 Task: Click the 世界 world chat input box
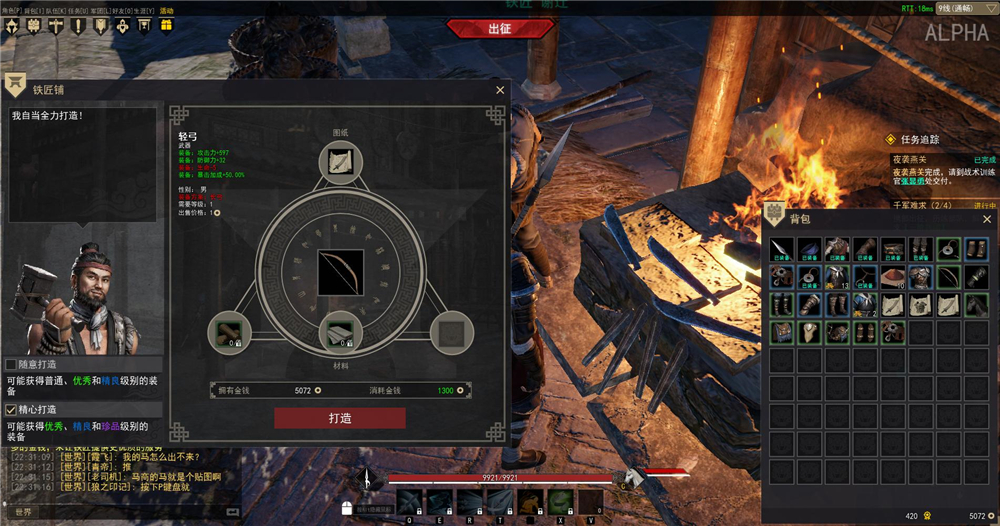(x=120, y=512)
